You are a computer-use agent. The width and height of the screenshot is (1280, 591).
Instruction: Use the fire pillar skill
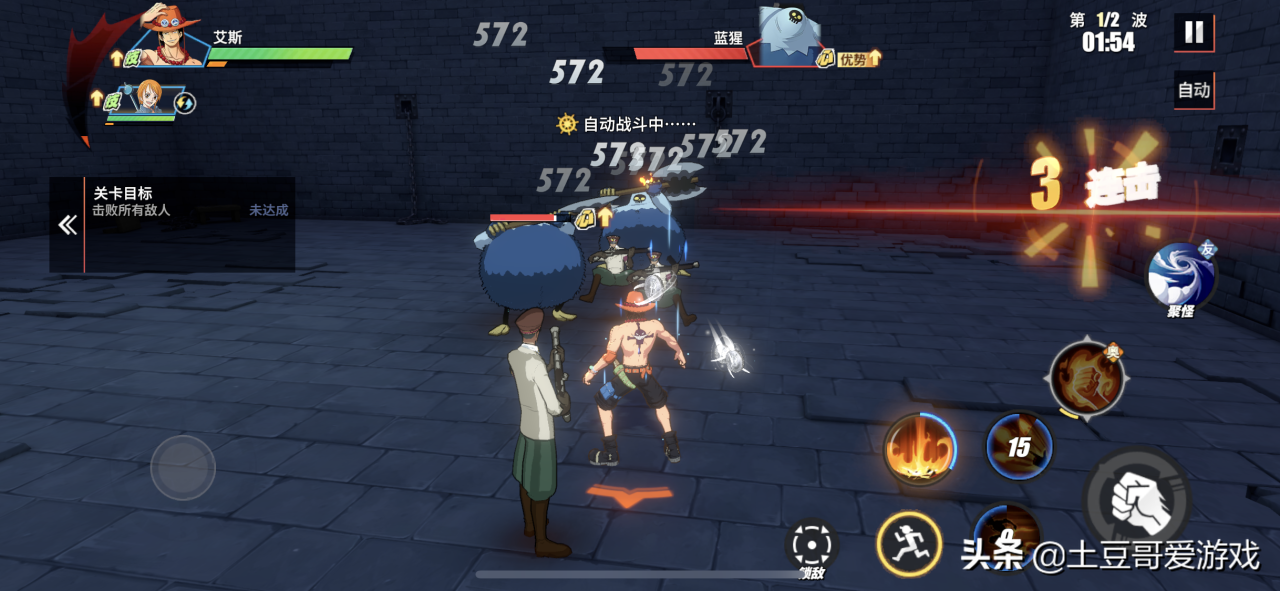(918, 449)
